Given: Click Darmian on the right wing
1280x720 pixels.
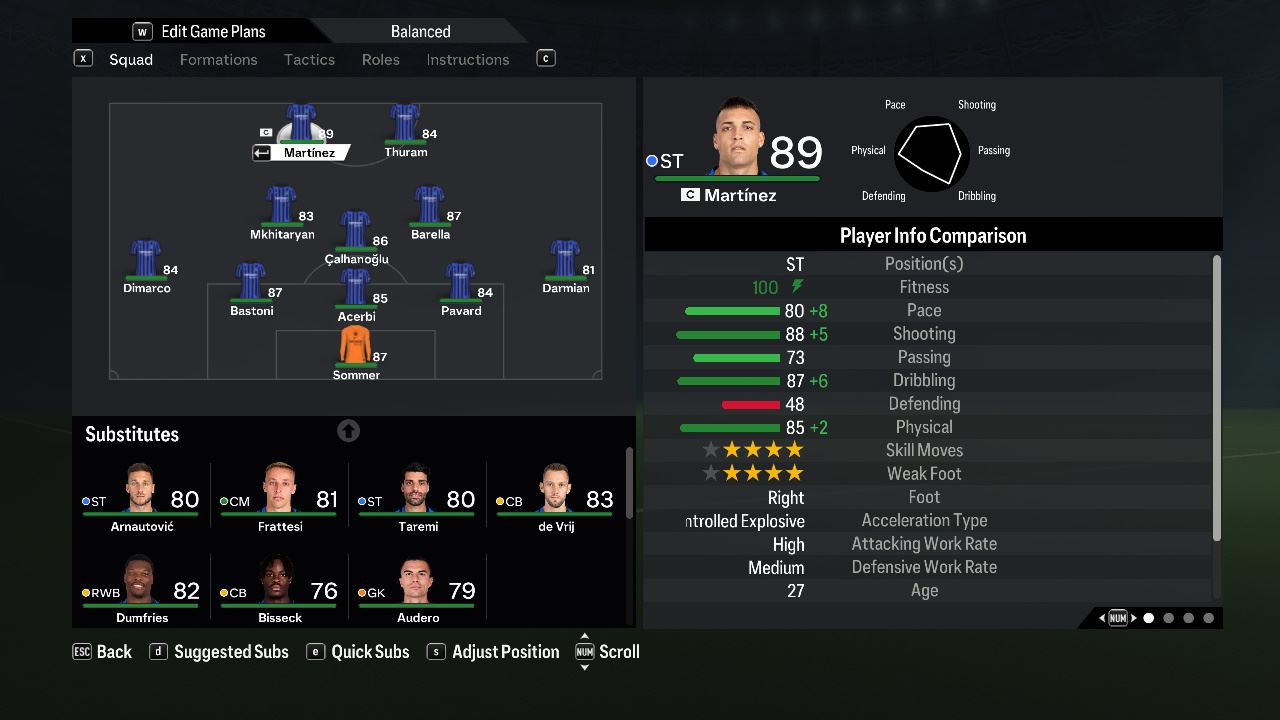Looking at the screenshot, I should tap(565, 266).
